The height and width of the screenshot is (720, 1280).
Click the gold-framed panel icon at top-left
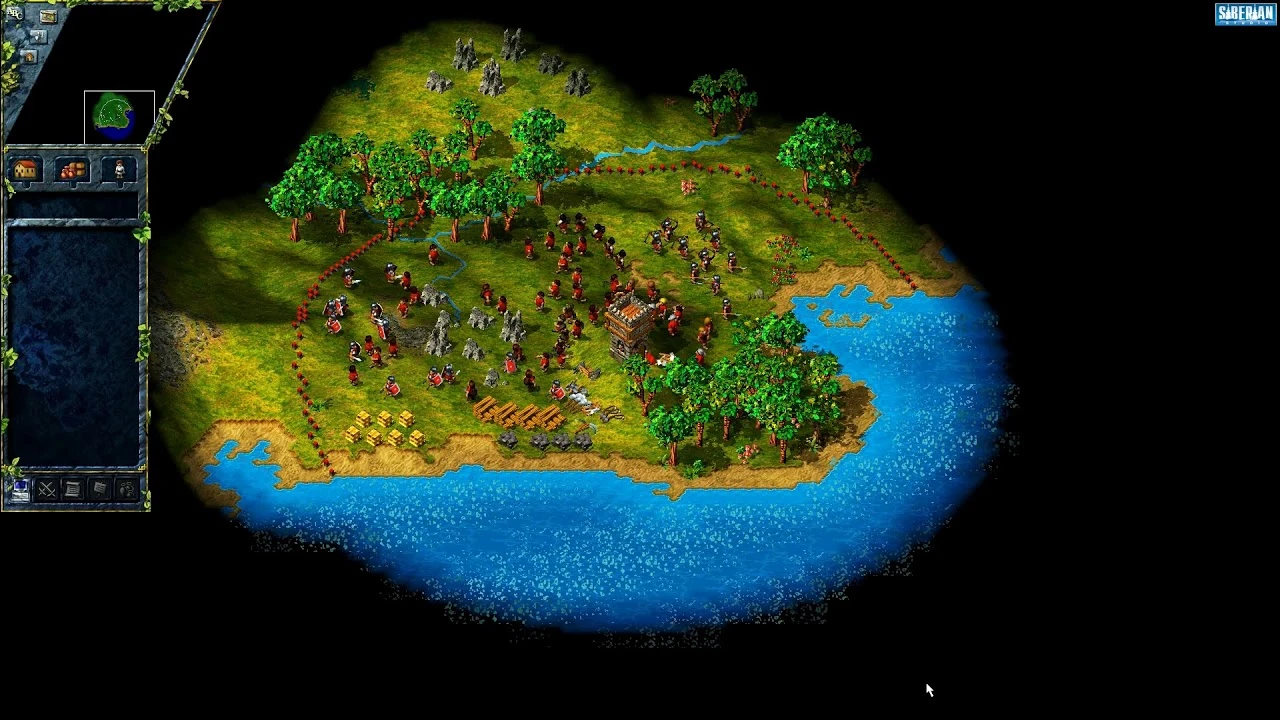click(47, 16)
